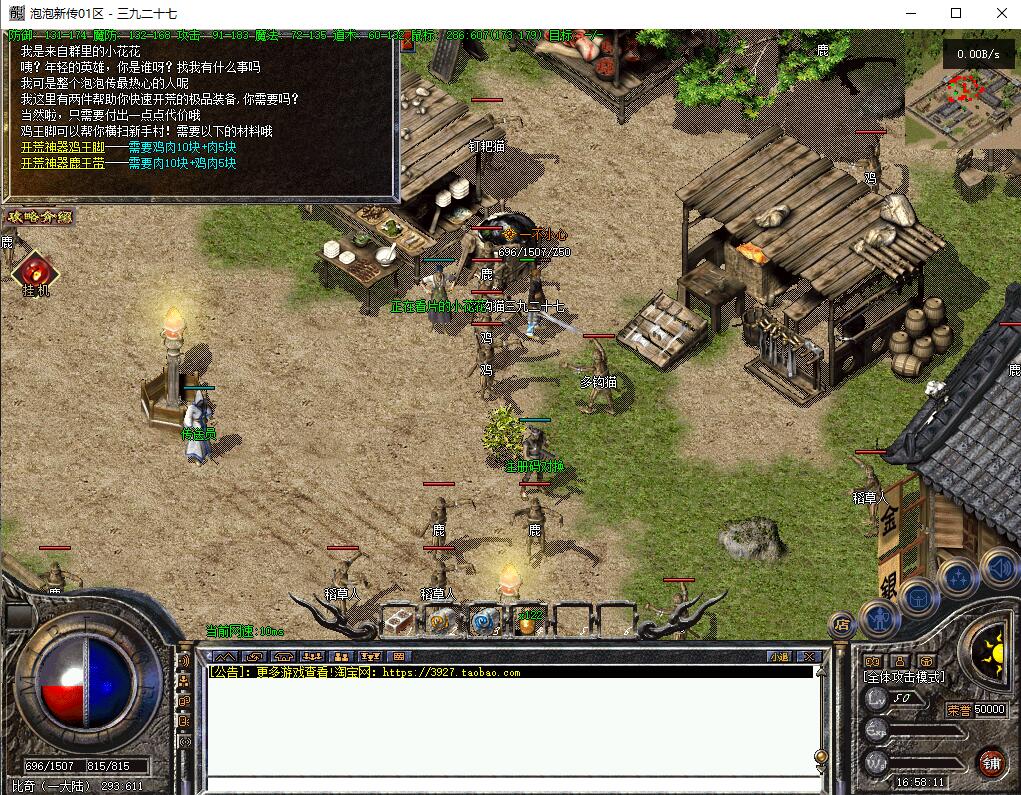Close the chat panel with X button
The image size is (1021, 795).
pyautogui.click(x=809, y=657)
